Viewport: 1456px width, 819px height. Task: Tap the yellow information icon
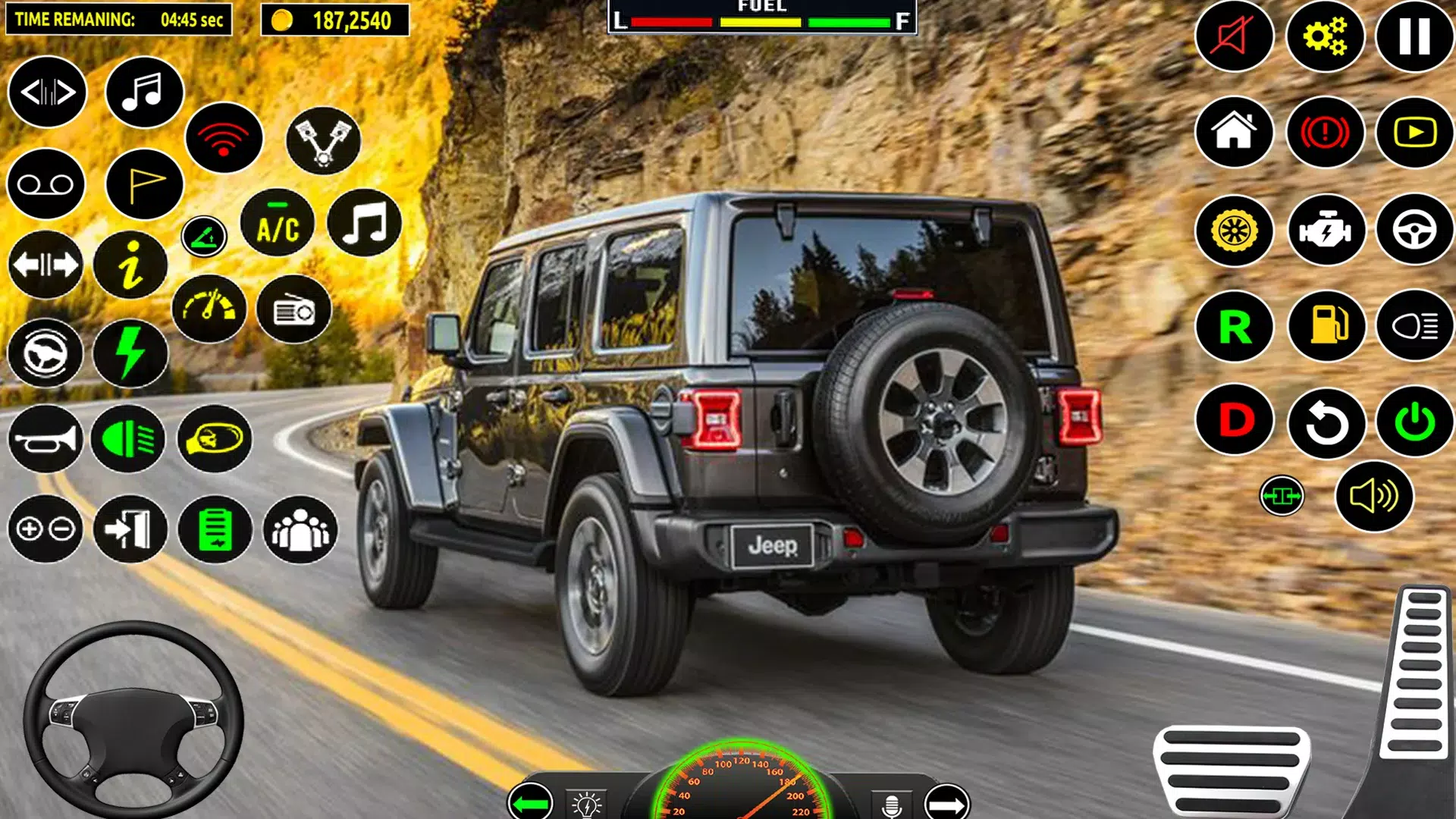[130, 265]
